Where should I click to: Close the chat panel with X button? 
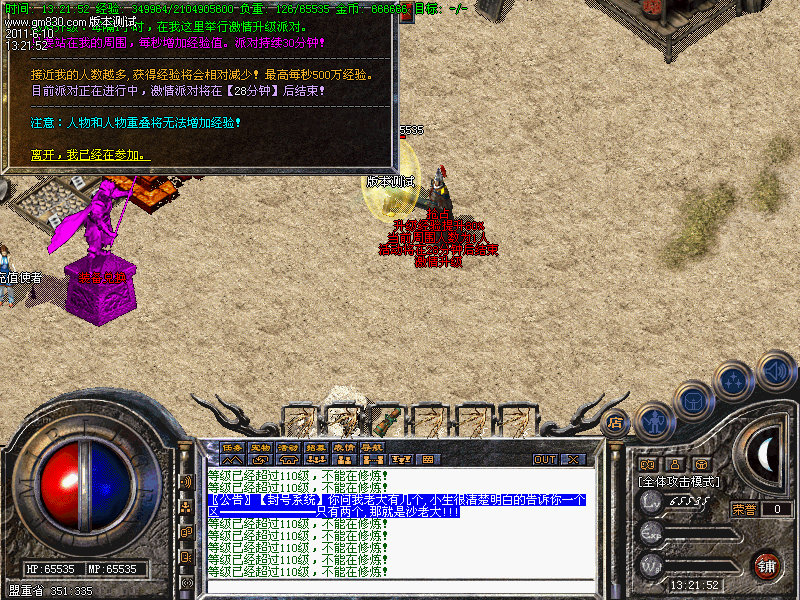pyautogui.click(x=573, y=459)
